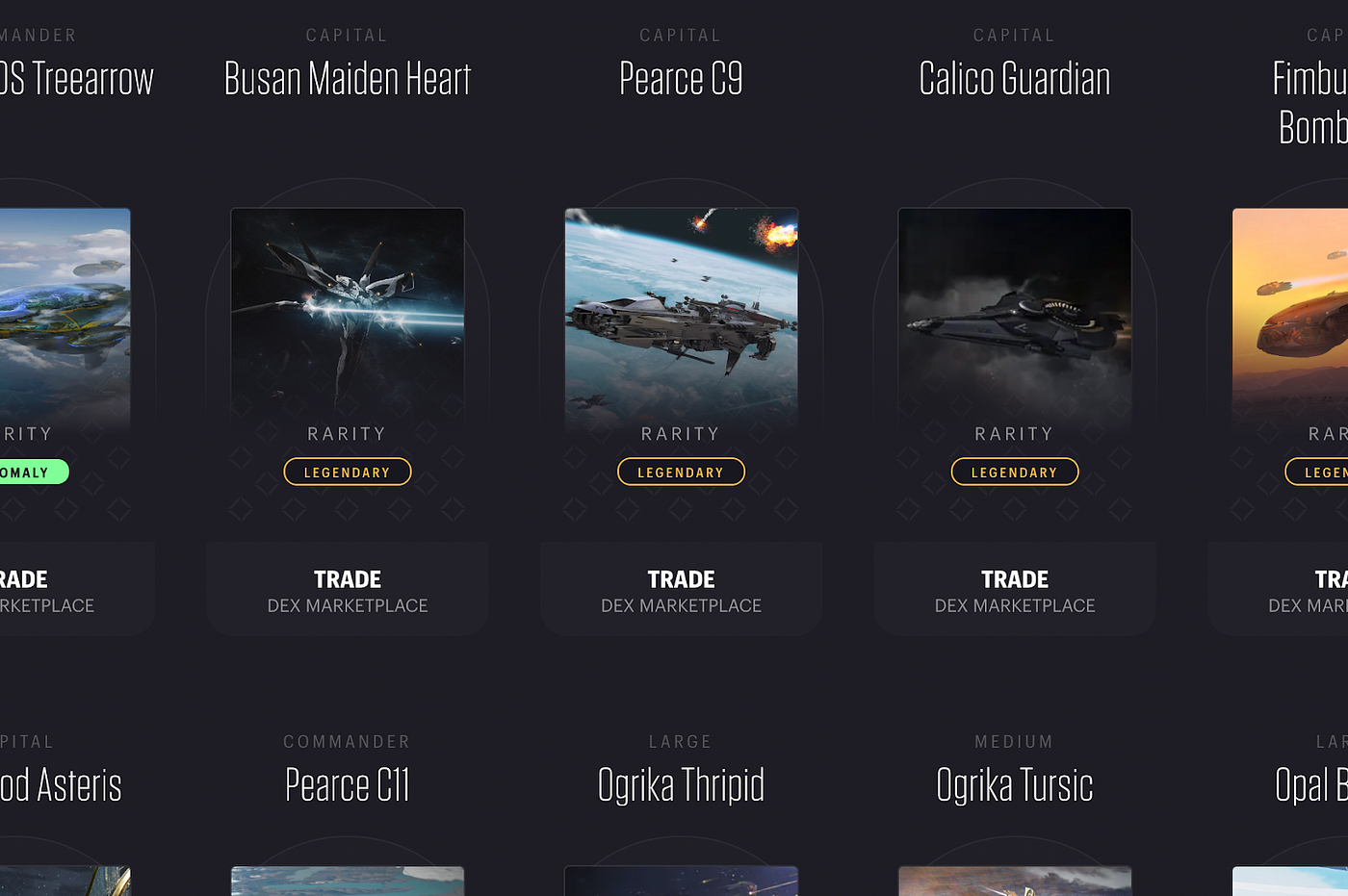
Task: Click the Ogrika Tursic title text
Action: click(x=1014, y=784)
